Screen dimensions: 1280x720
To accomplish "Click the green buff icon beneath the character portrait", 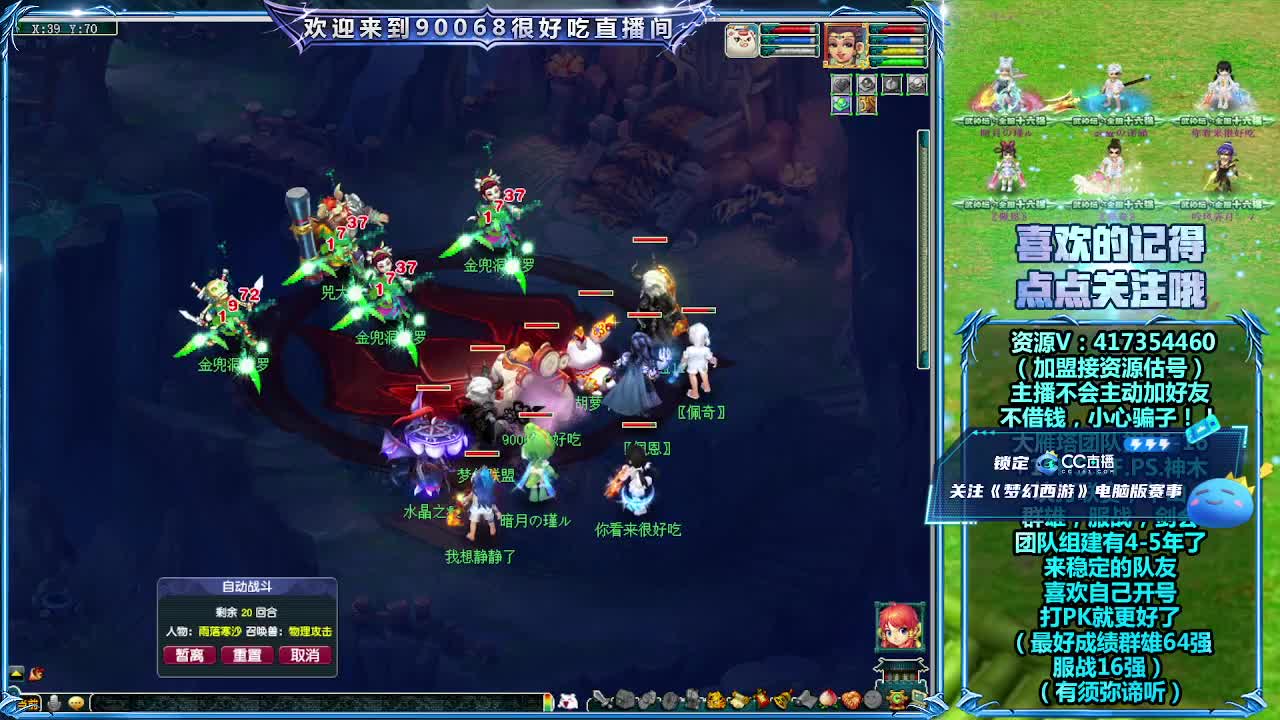I will (841, 104).
